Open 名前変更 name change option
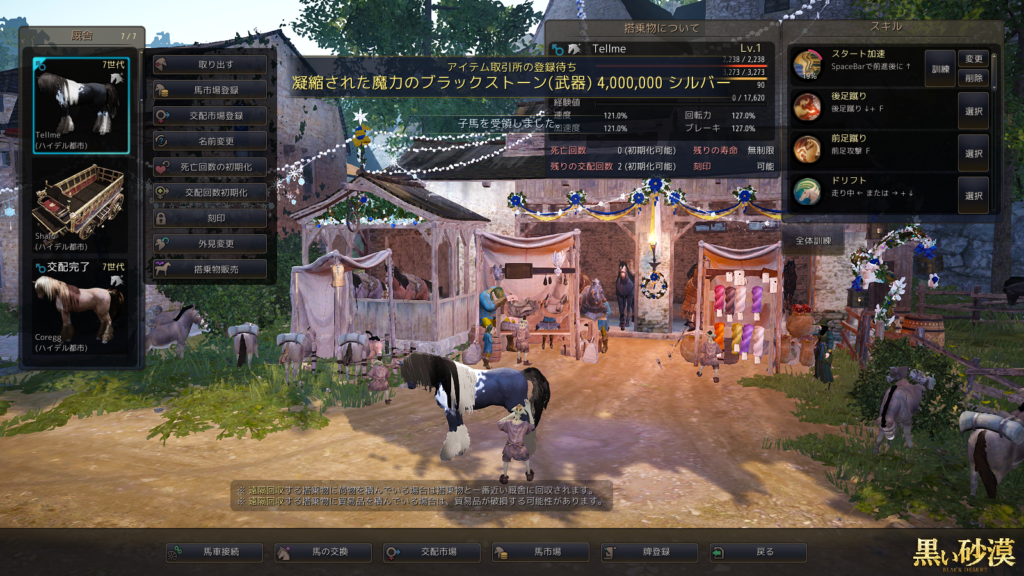The height and width of the screenshot is (576, 1024). pos(210,141)
